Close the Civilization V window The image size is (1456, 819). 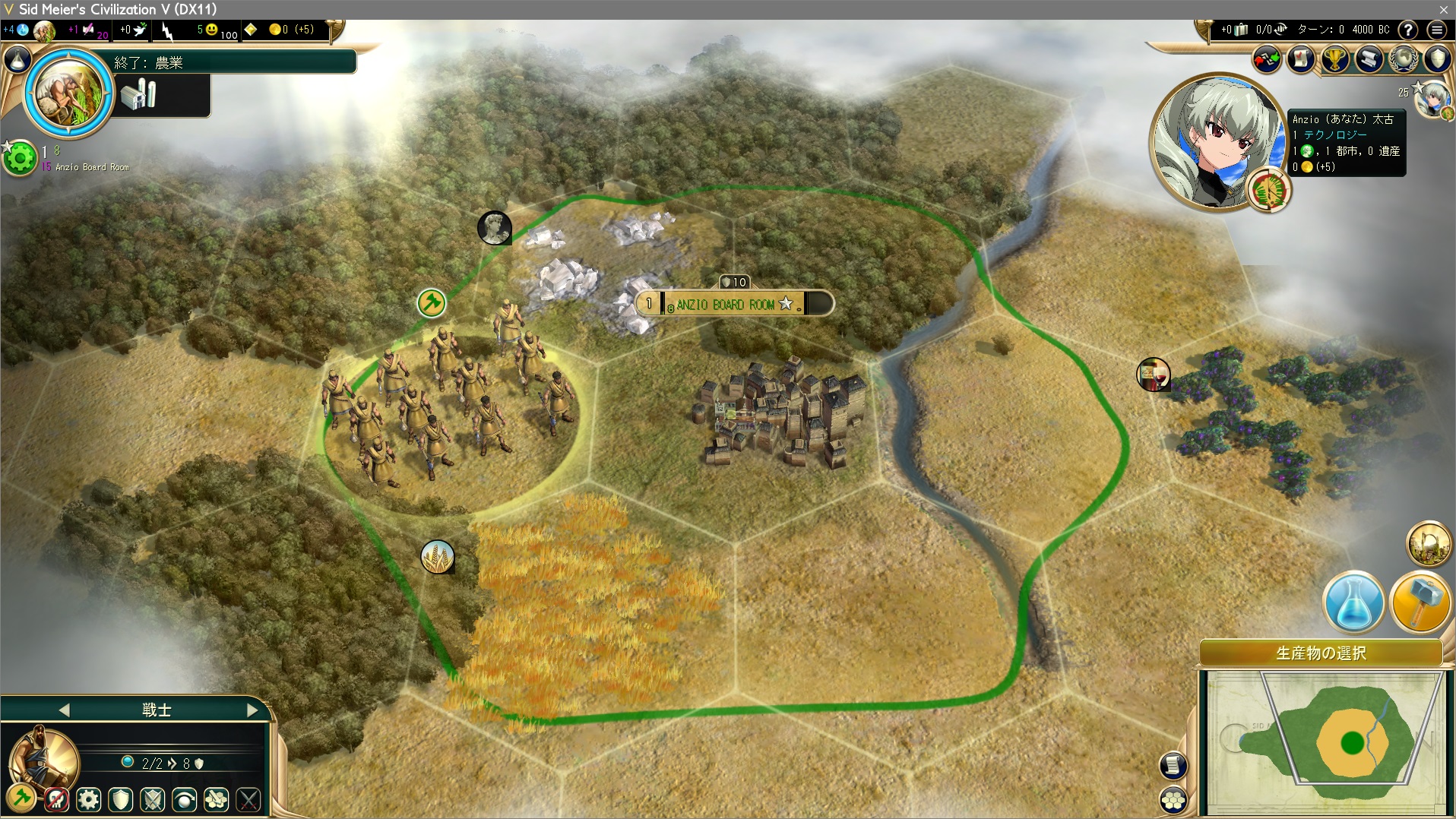[1443, 9]
